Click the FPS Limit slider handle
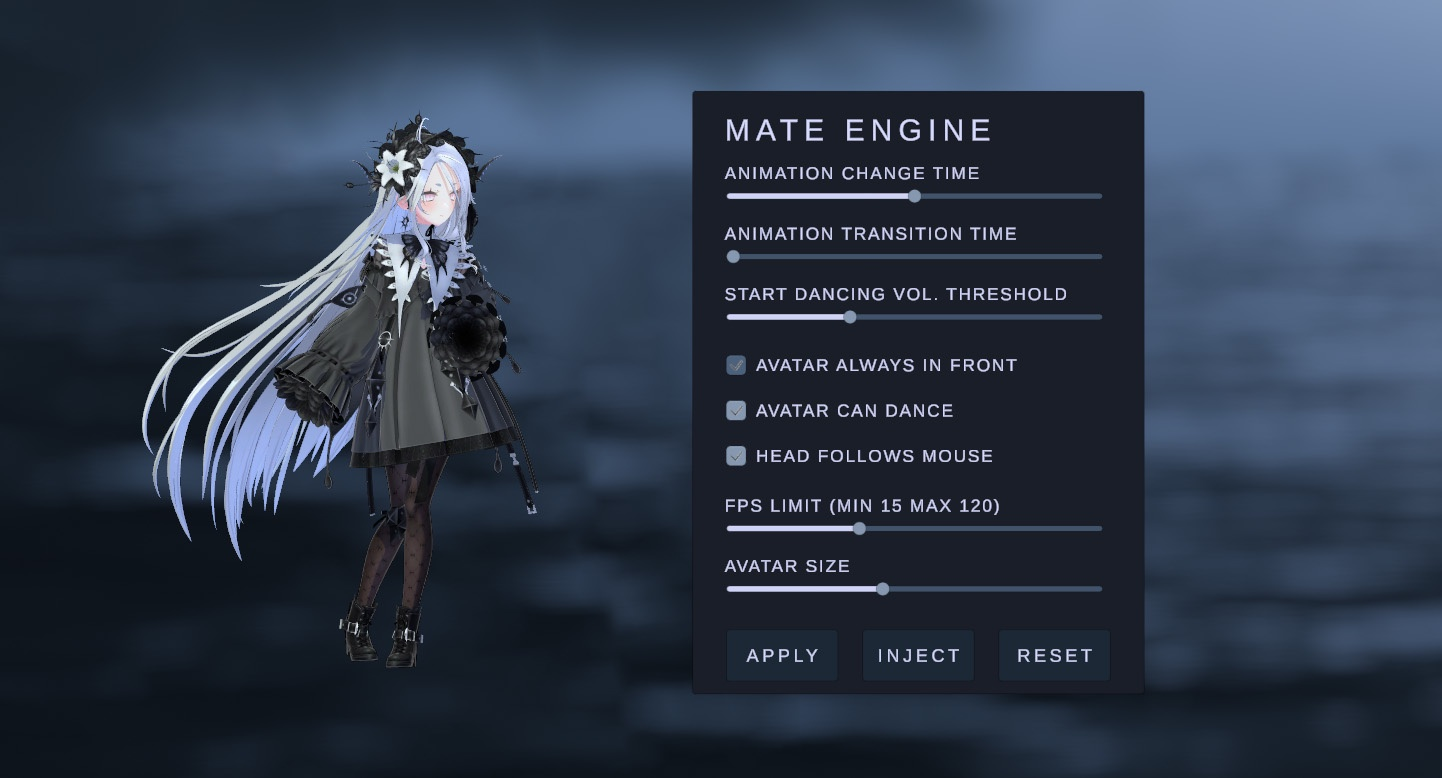Viewport: 1442px width, 778px height. (860, 528)
